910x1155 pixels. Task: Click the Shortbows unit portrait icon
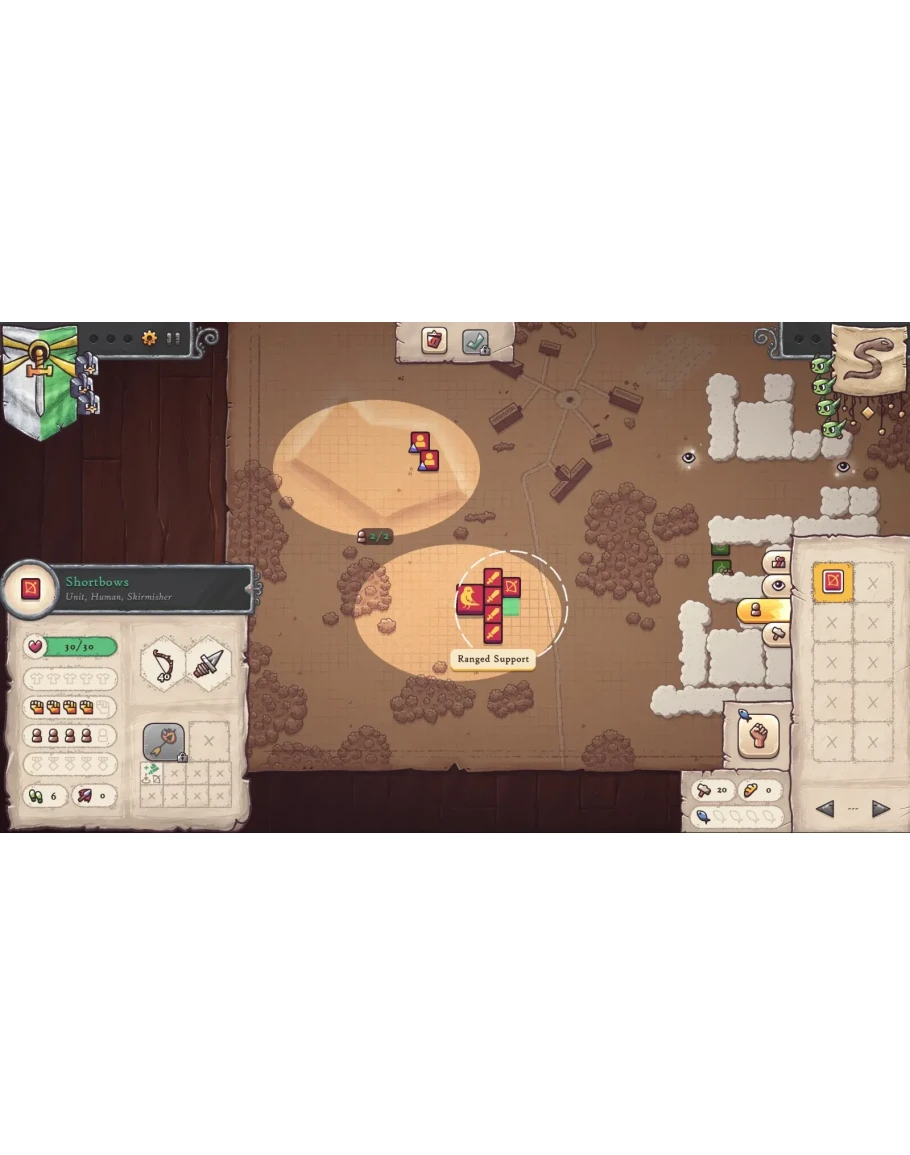31,589
